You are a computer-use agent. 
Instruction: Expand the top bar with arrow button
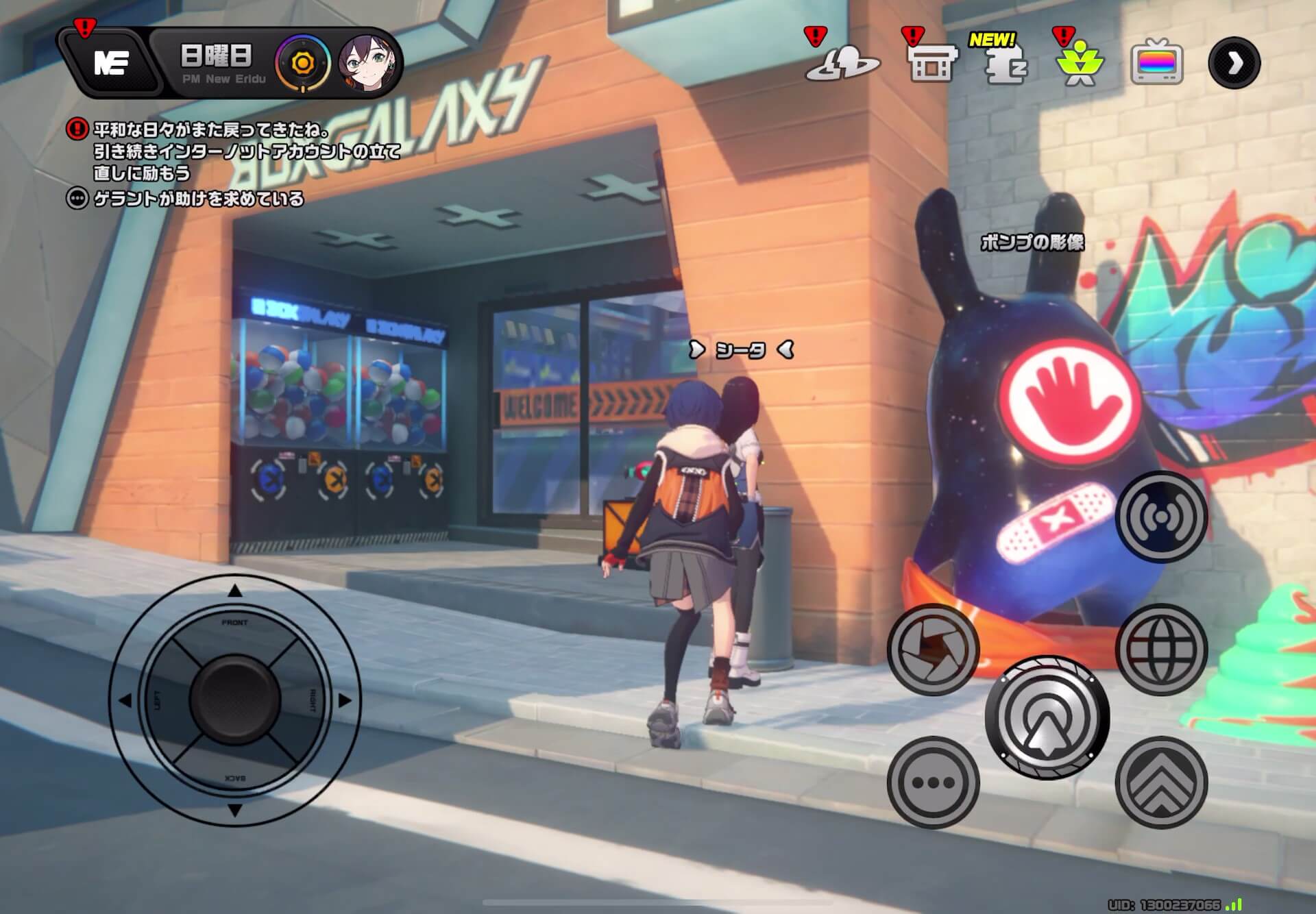pos(1234,64)
